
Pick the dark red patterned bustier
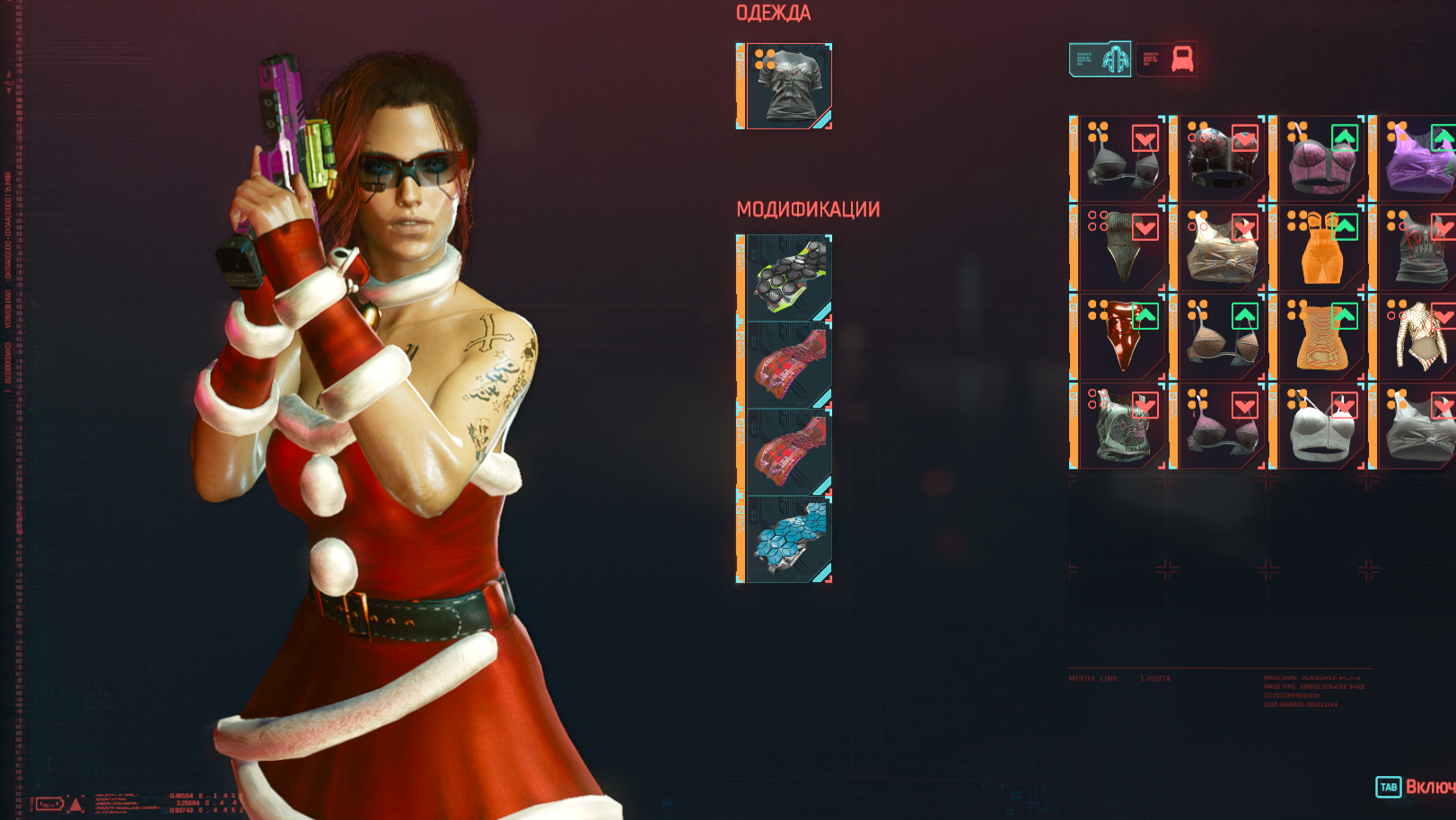pos(1221,161)
